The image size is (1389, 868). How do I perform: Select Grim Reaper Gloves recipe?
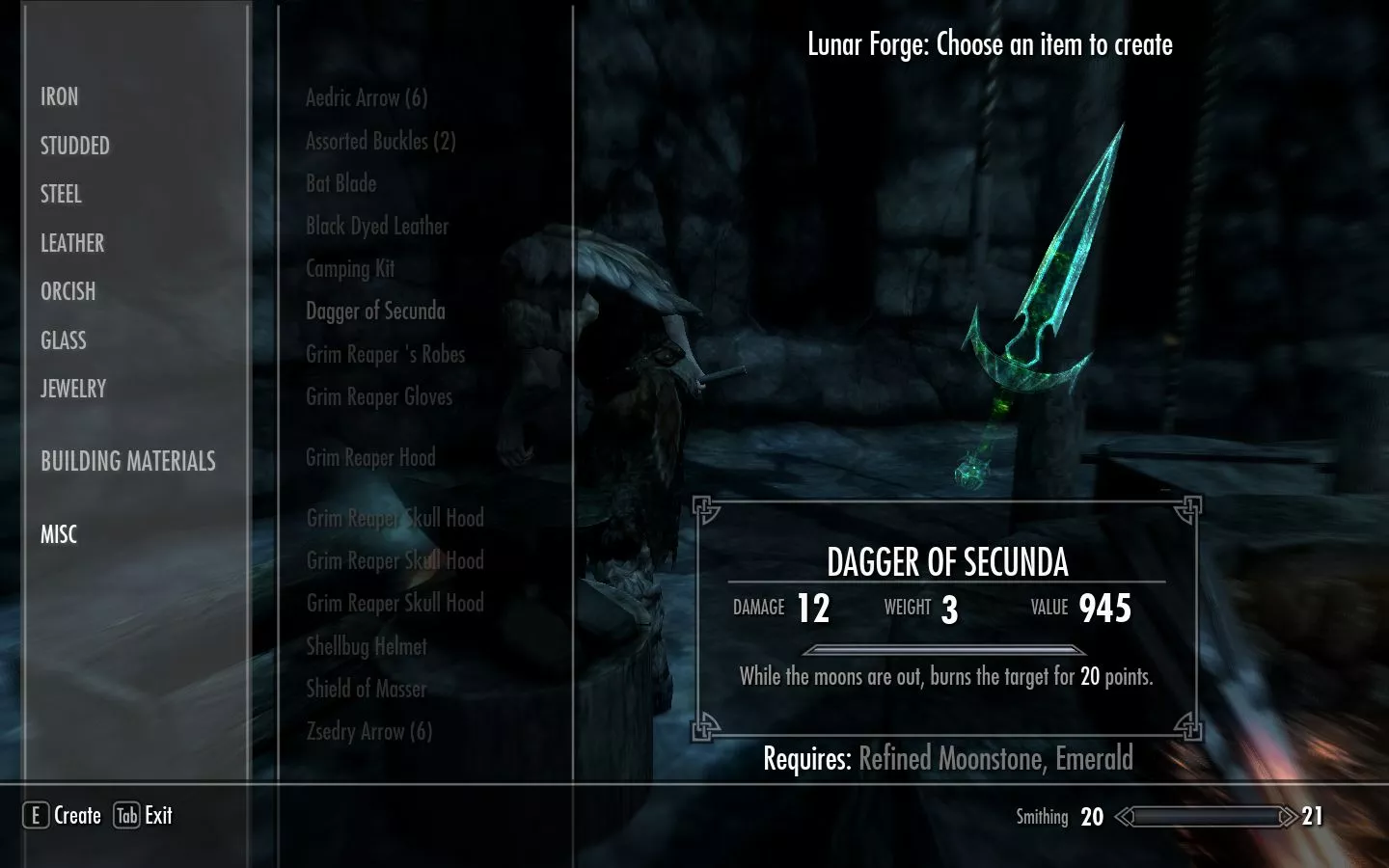379,396
